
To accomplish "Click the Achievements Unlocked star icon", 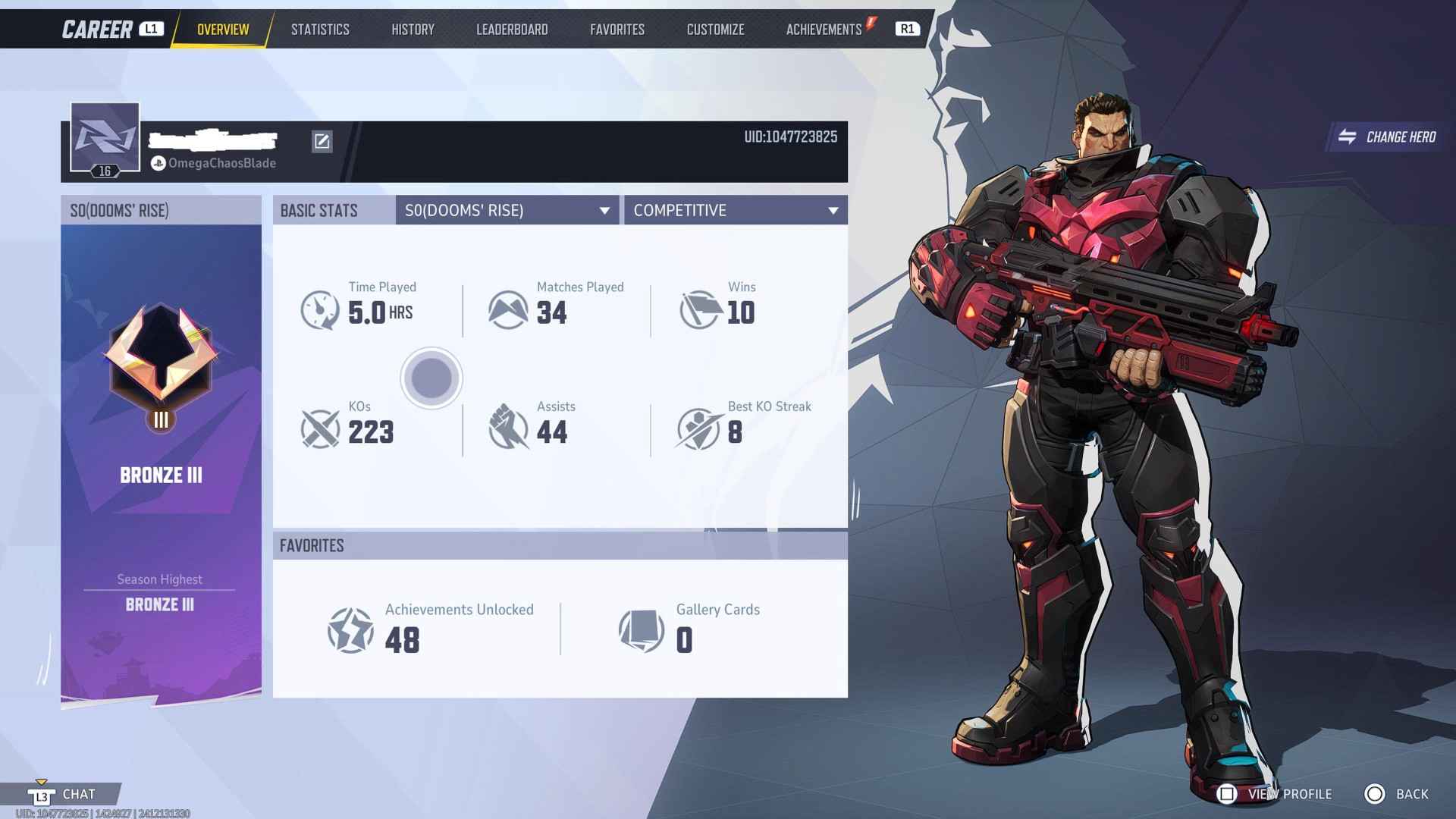I will 352,630.
